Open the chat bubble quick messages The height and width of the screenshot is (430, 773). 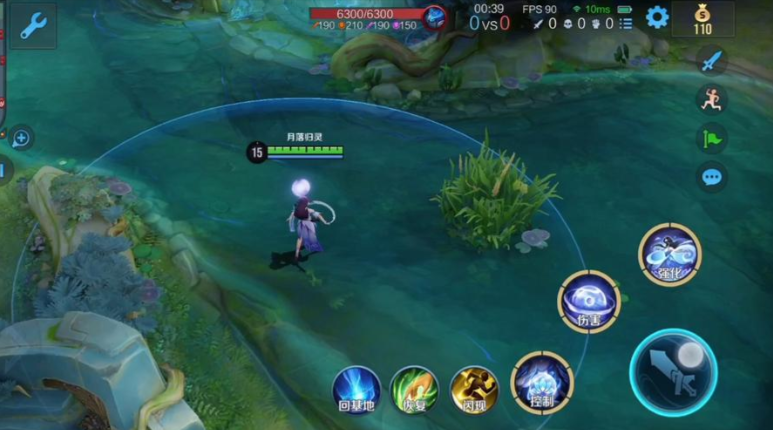coord(711,177)
